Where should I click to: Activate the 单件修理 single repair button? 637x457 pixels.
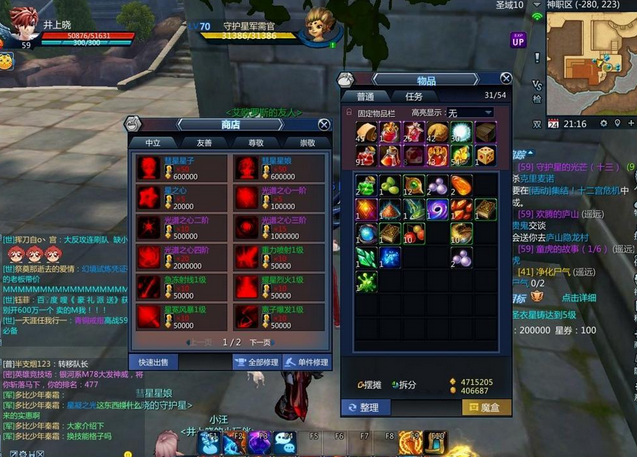(307, 362)
